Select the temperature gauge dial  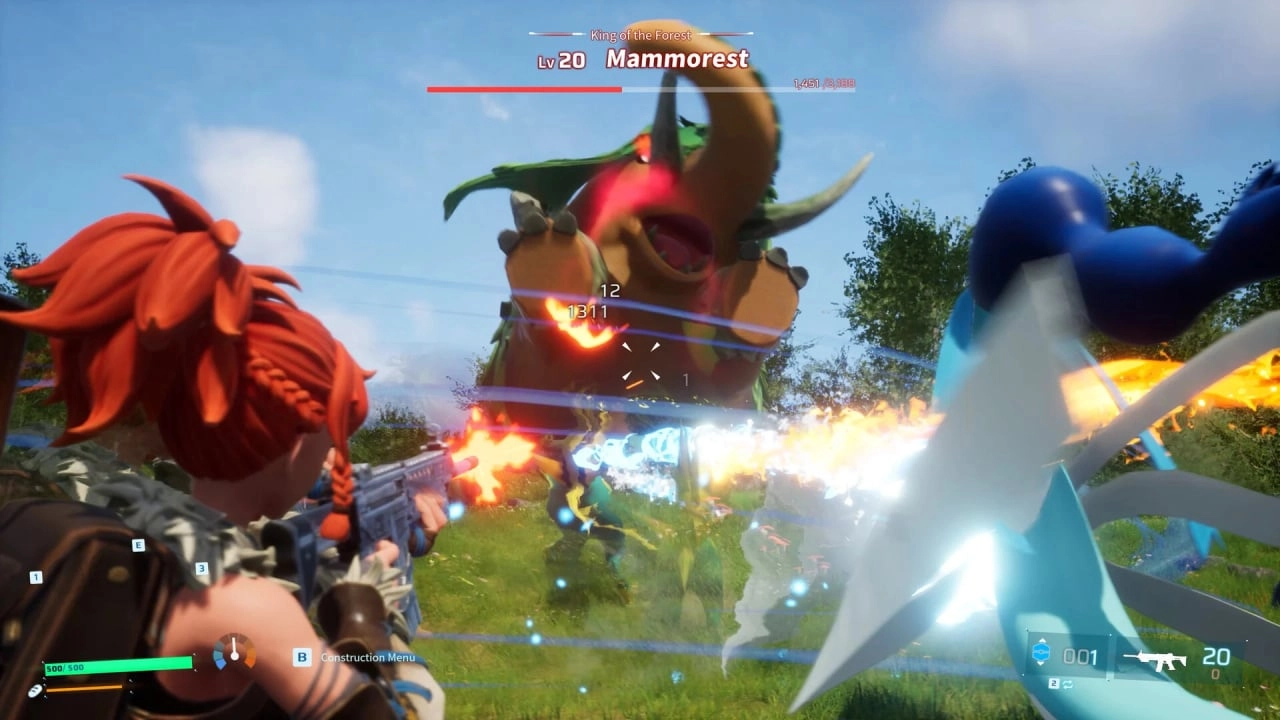tap(234, 651)
